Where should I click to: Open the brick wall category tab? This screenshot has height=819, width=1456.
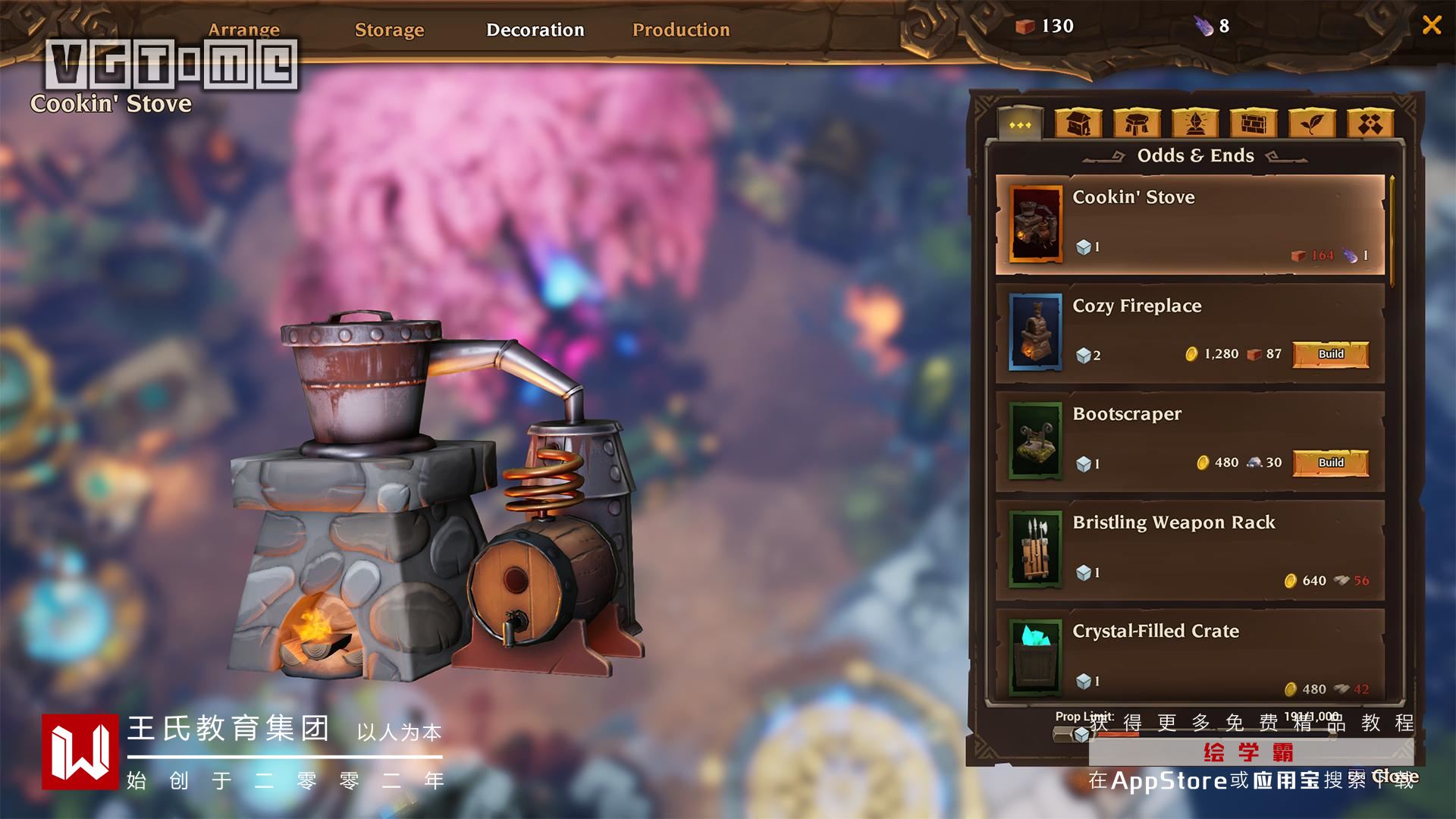click(x=1254, y=124)
